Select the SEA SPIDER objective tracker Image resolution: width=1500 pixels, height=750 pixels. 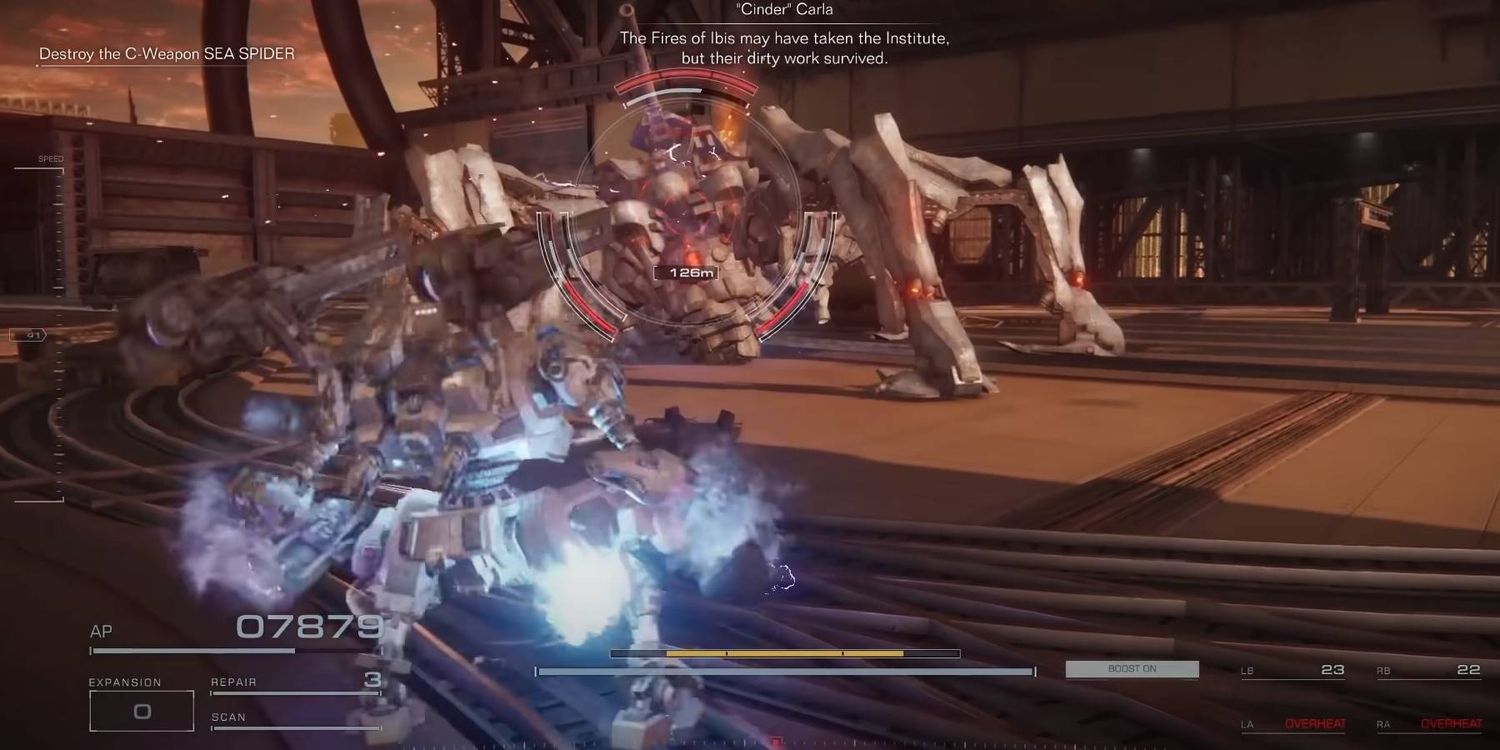coord(167,54)
